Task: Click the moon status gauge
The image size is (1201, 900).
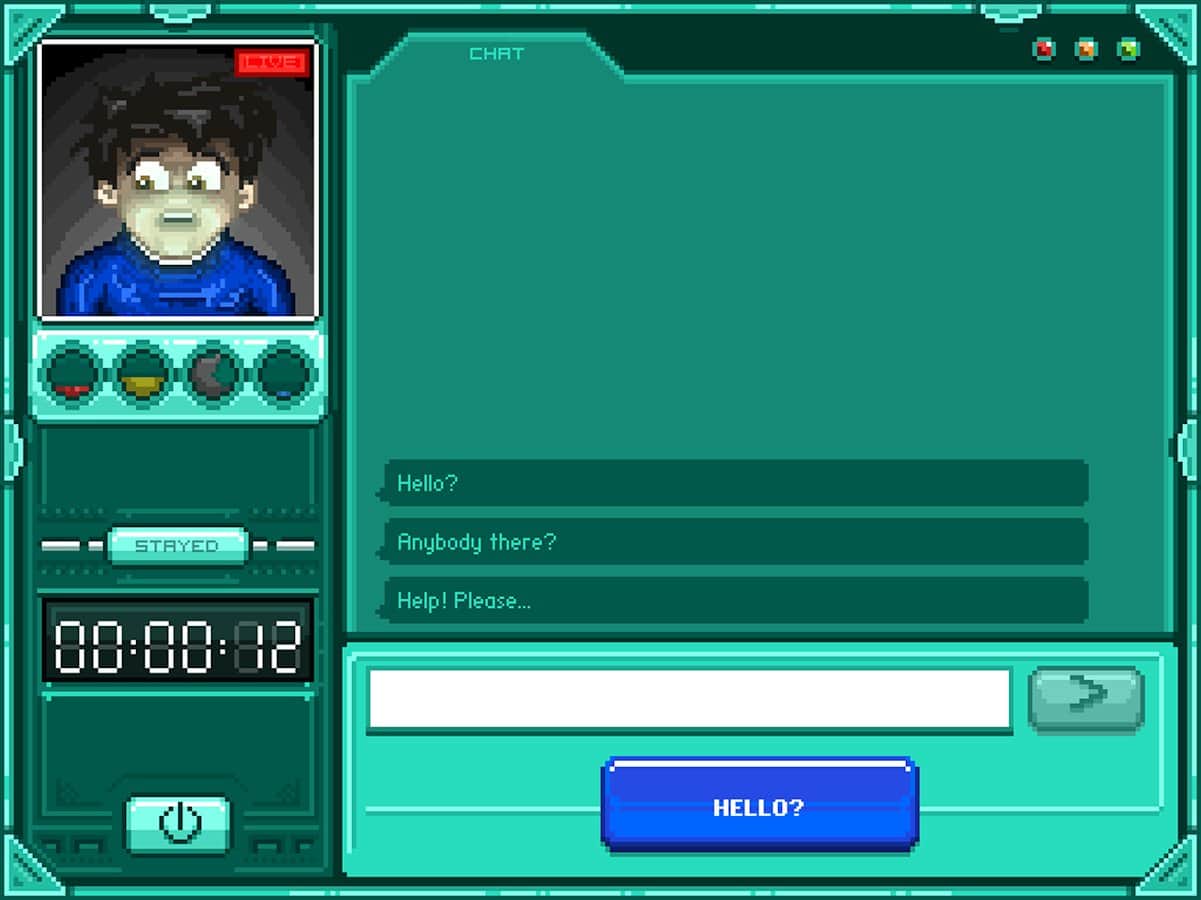Action: click(214, 375)
